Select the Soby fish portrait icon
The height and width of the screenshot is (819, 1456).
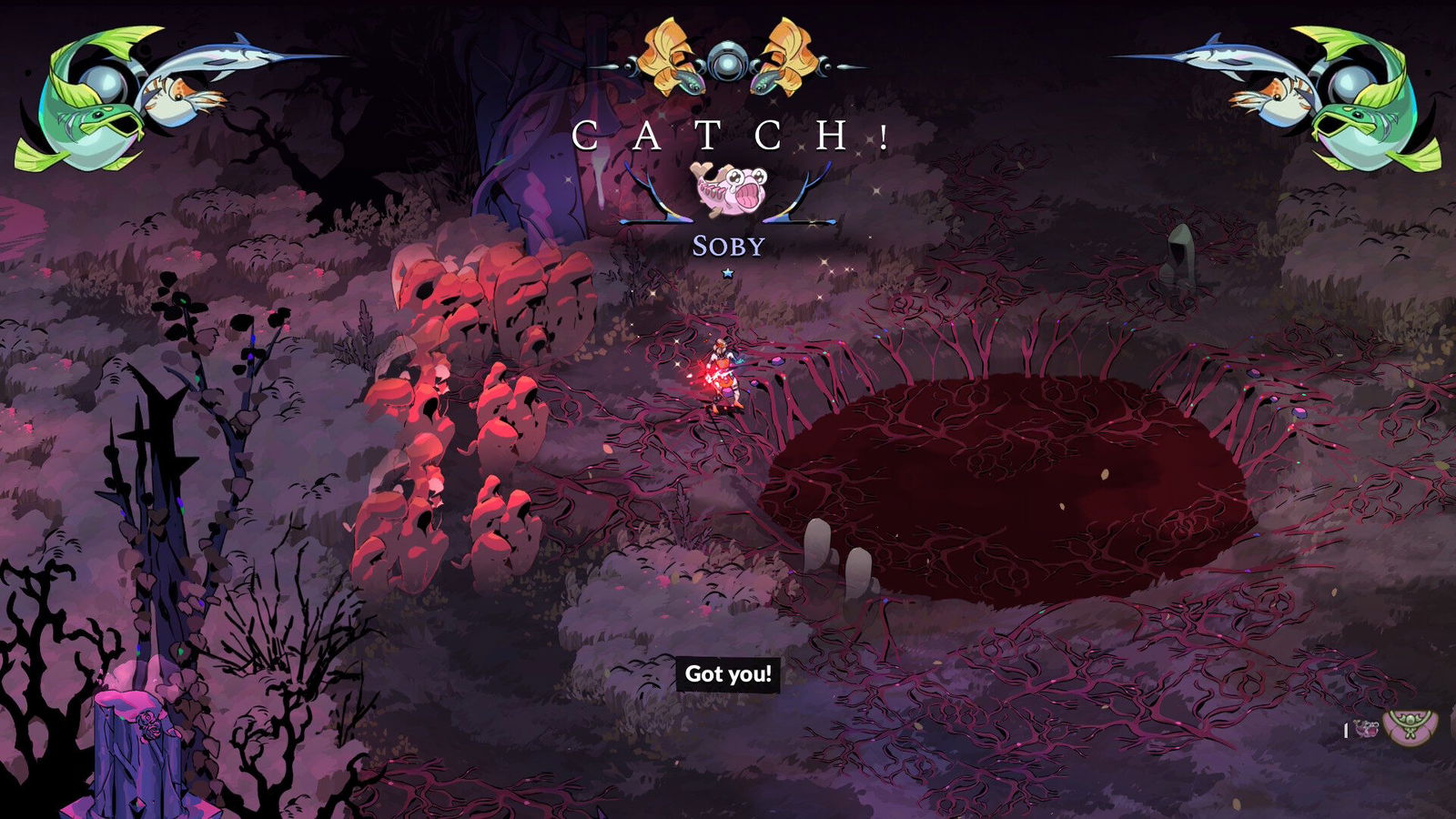tap(728, 189)
